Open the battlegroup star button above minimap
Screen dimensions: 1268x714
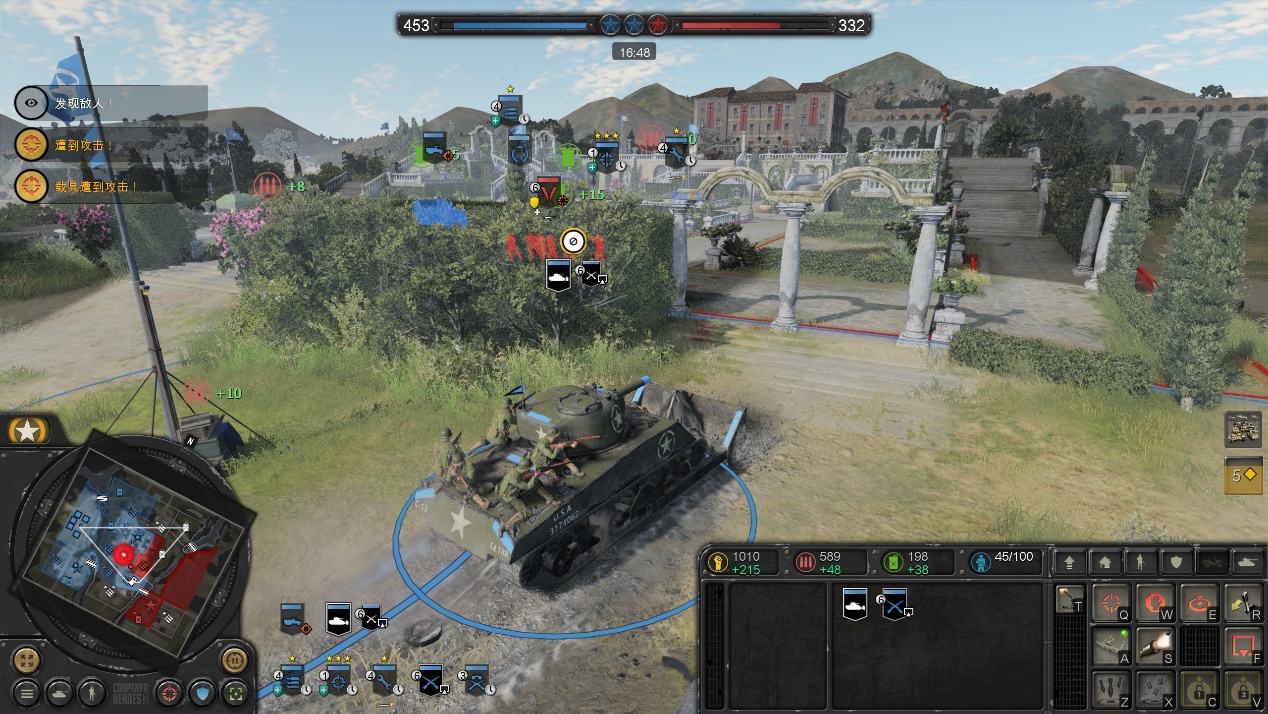(x=28, y=431)
